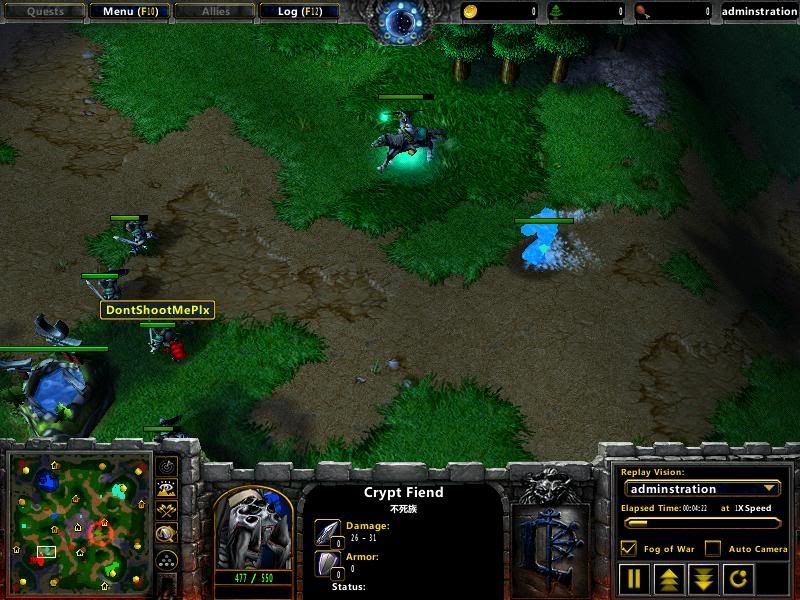This screenshot has height=600, width=800.
Task: Toggle ally color mode crossed axes button
Action: (167, 511)
